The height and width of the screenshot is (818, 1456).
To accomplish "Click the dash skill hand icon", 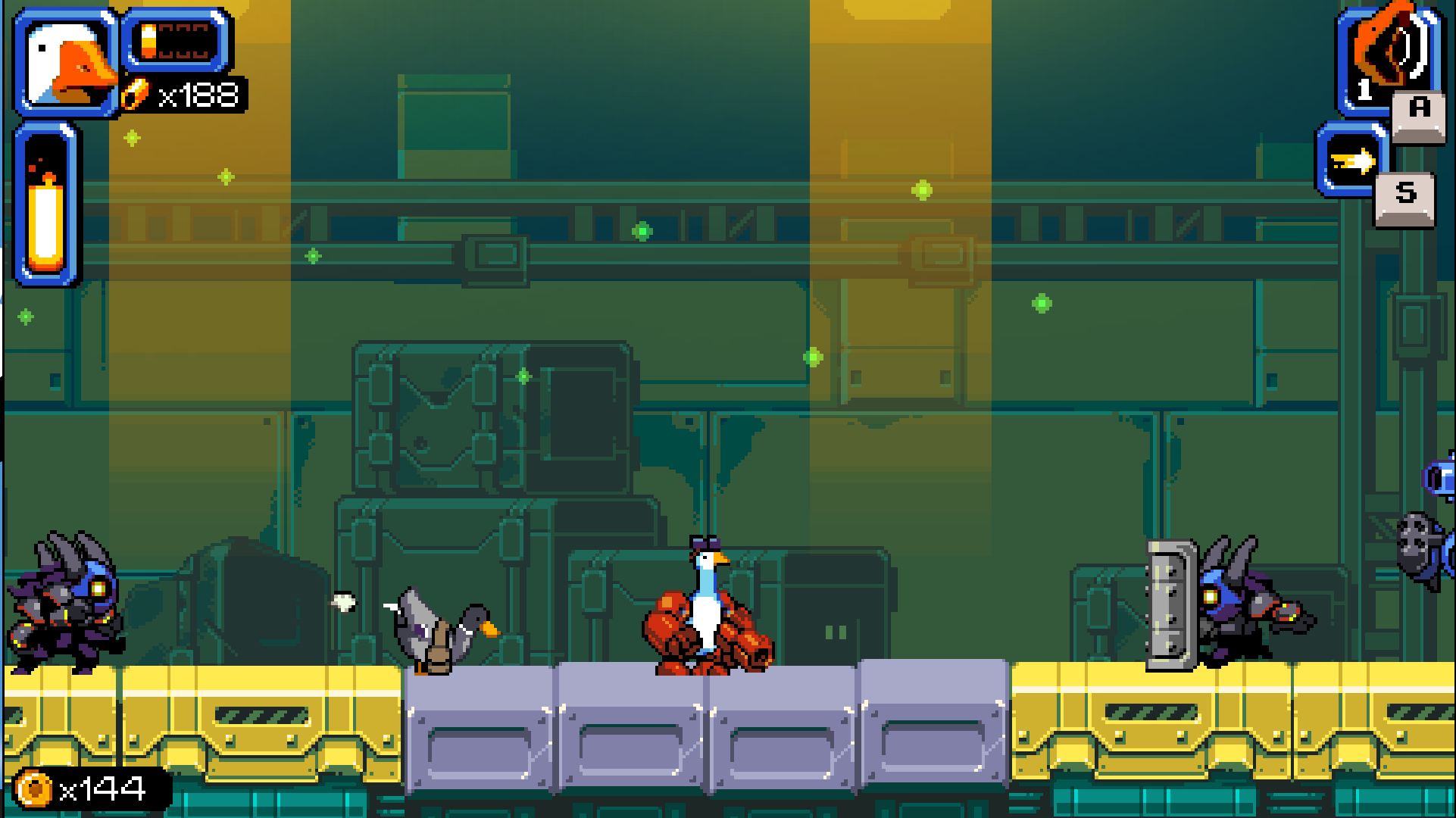I will point(1353,161).
